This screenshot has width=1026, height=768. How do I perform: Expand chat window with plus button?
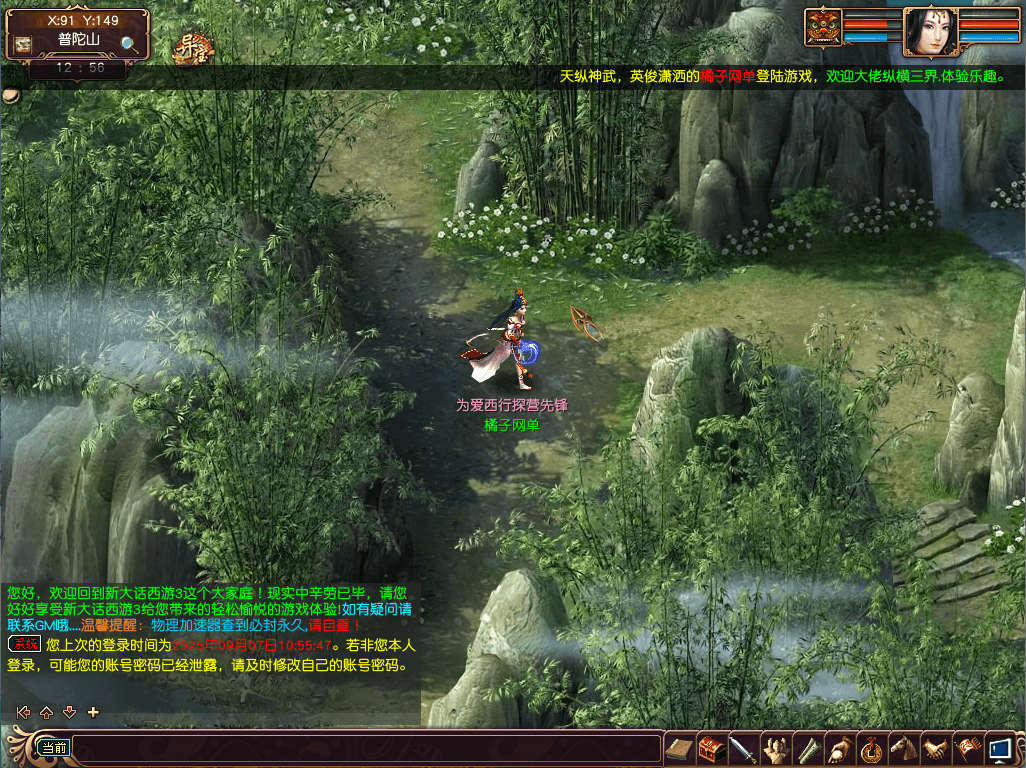(93, 712)
